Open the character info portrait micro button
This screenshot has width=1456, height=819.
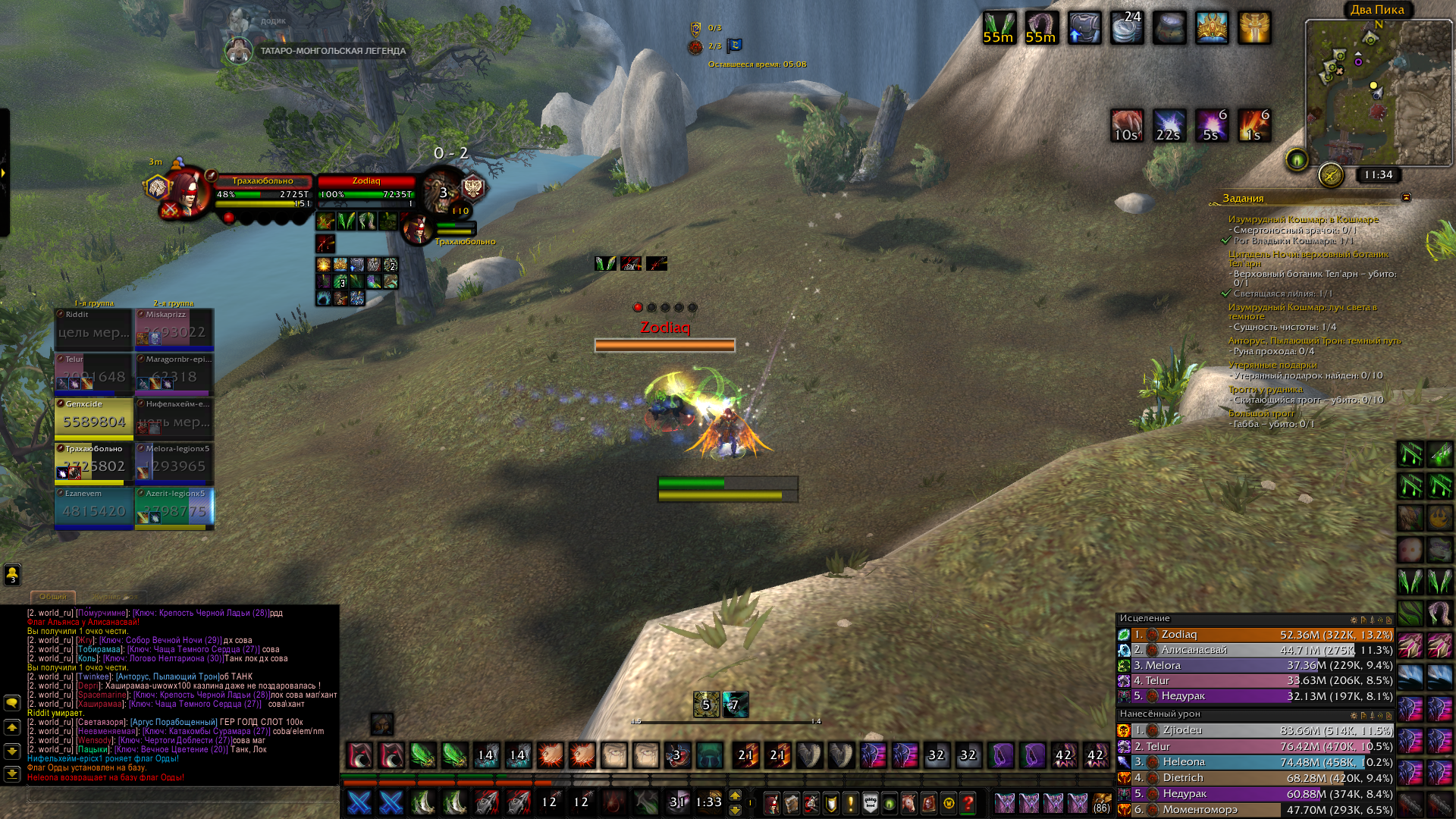click(x=771, y=803)
